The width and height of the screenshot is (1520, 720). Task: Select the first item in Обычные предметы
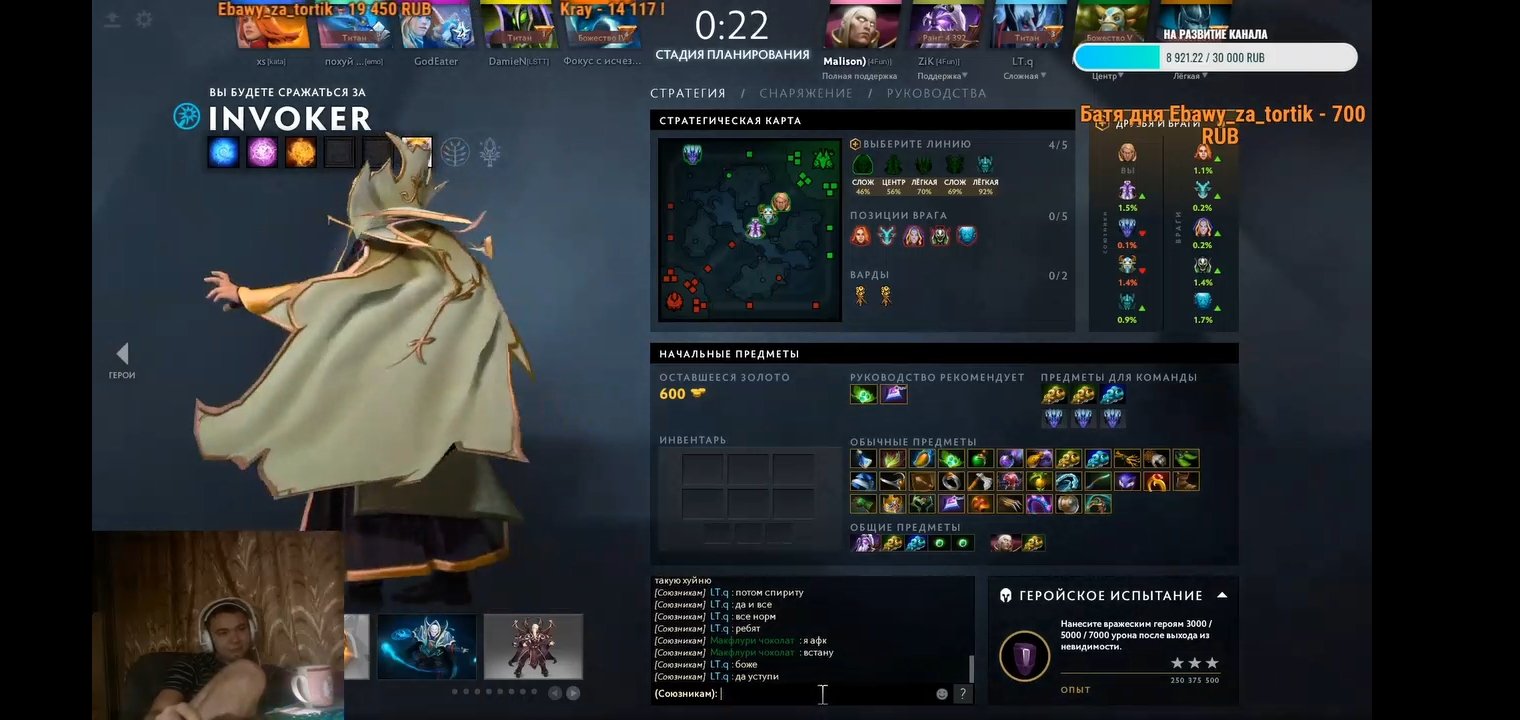point(862,459)
